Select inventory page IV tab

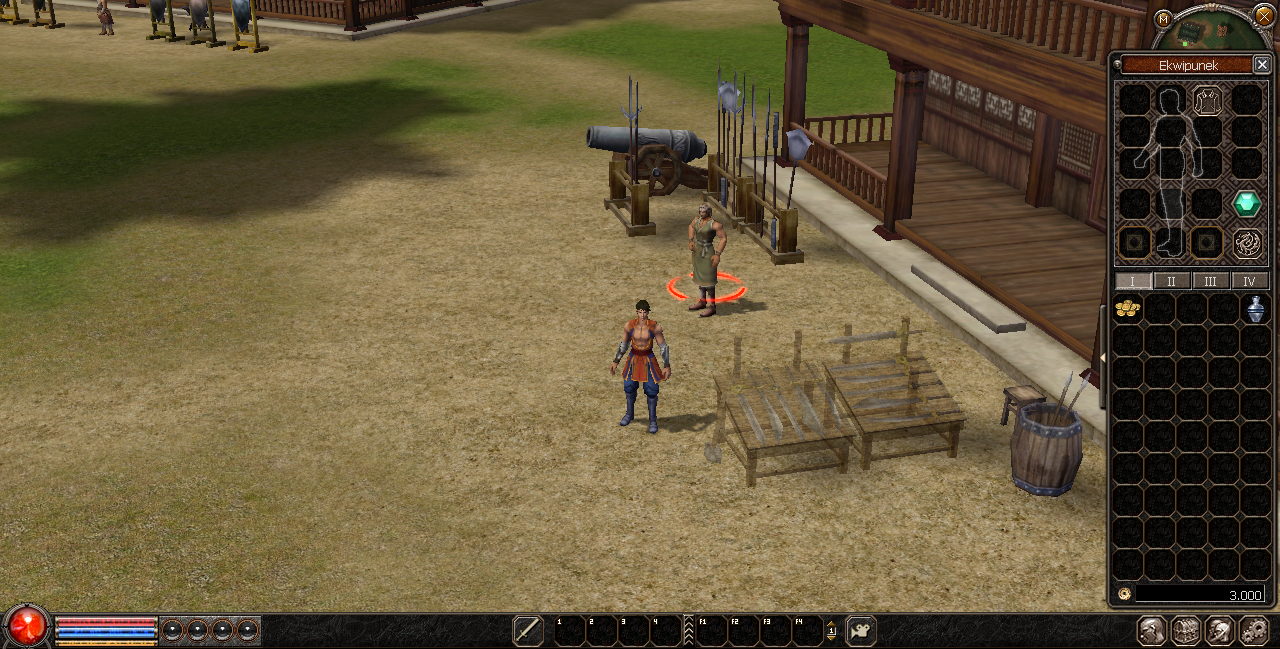click(x=1249, y=281)
